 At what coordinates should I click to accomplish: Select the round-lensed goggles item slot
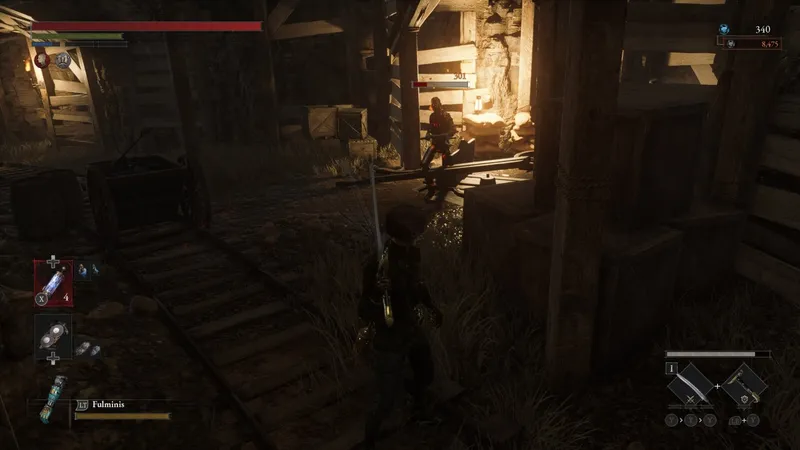[x=52, y=337]
